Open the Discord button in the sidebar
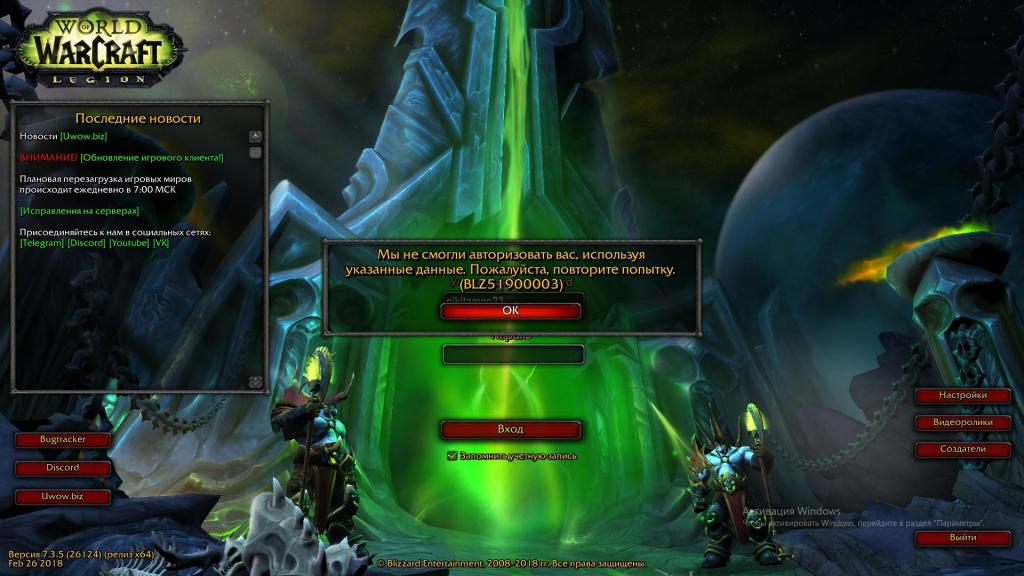1024x576 pixels. pos(62,468)
